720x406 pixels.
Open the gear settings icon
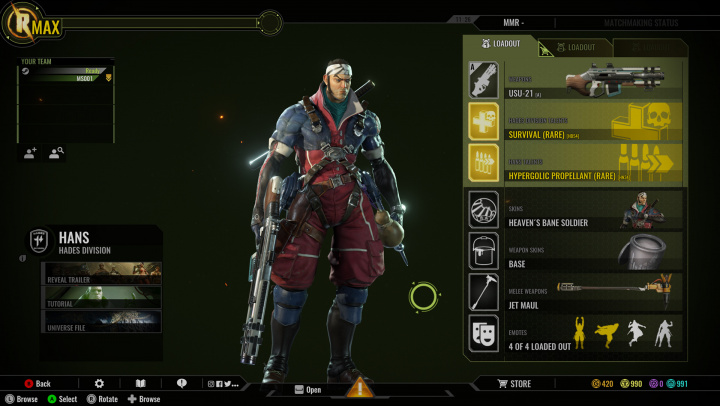pyautogui.click(x=99, y=383)
